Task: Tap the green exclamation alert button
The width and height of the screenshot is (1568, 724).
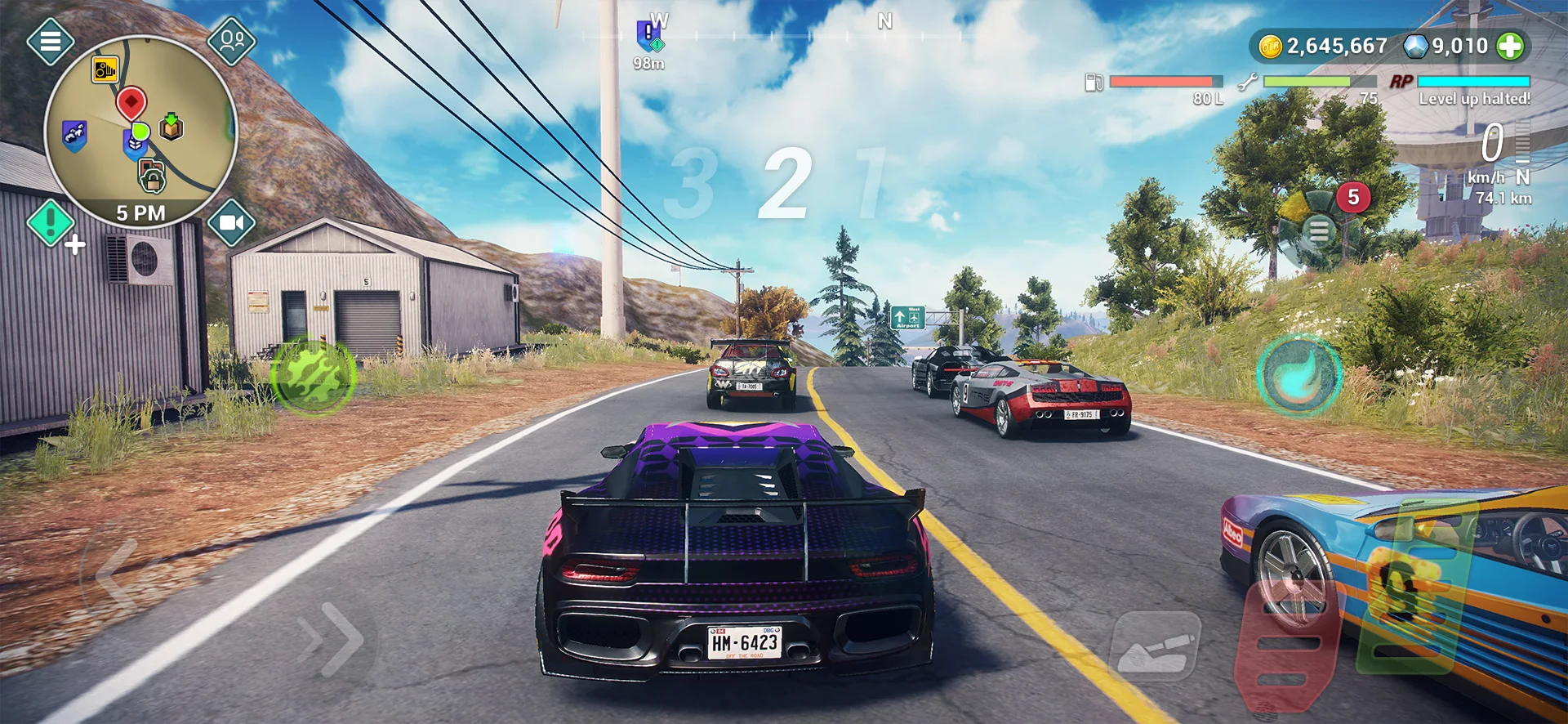Action: tap(51, 222)
